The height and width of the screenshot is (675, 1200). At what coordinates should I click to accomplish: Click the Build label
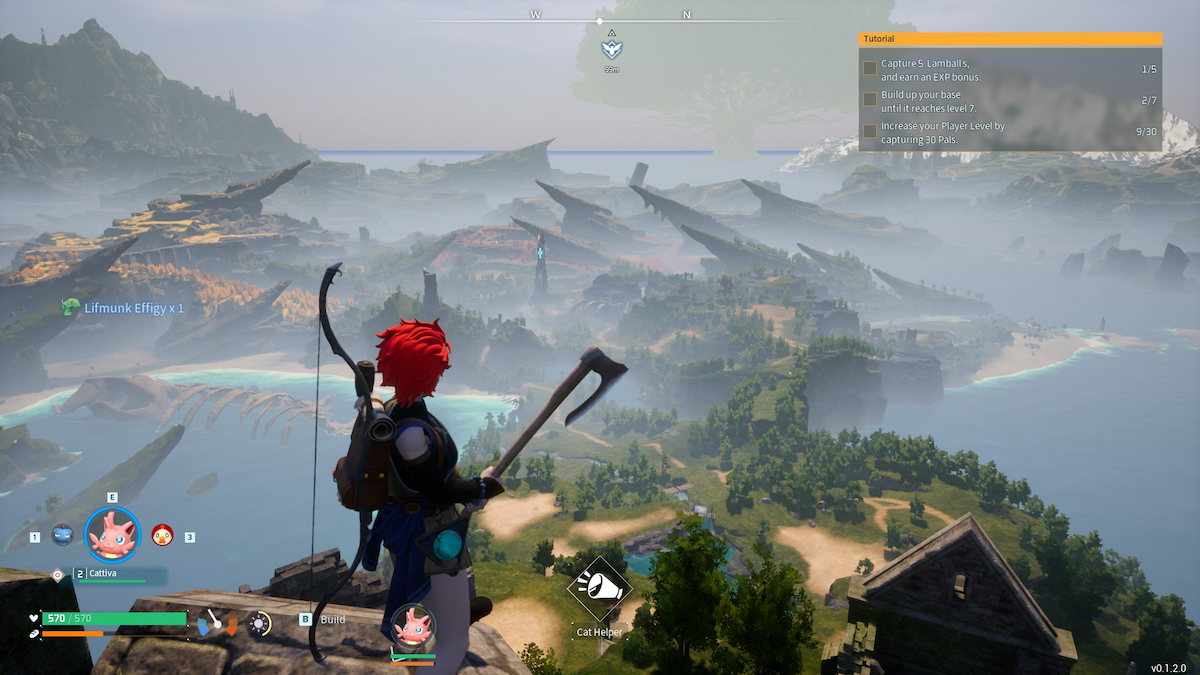[x=332, y=619]
